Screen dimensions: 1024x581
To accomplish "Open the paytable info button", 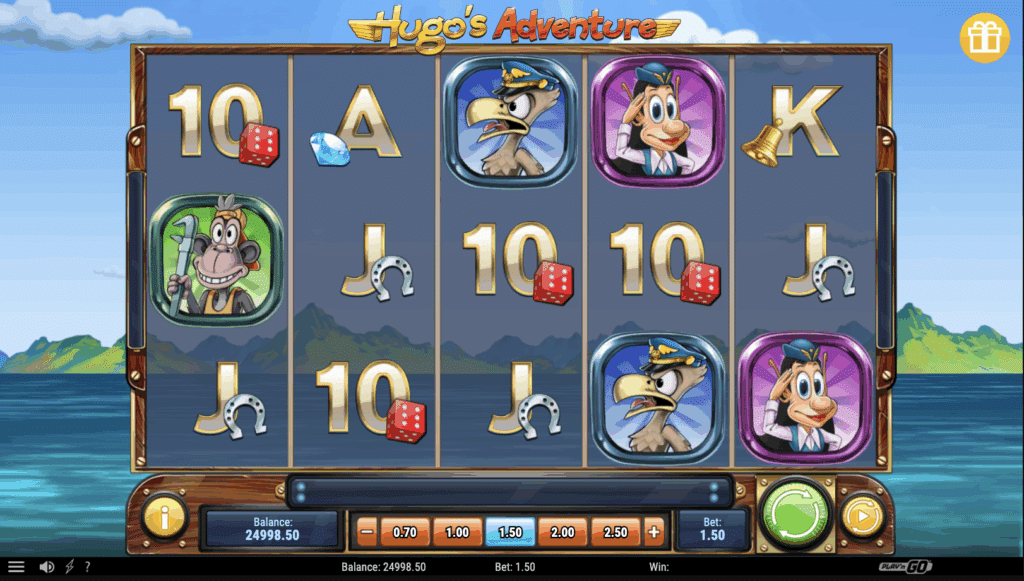I will 163,517.
